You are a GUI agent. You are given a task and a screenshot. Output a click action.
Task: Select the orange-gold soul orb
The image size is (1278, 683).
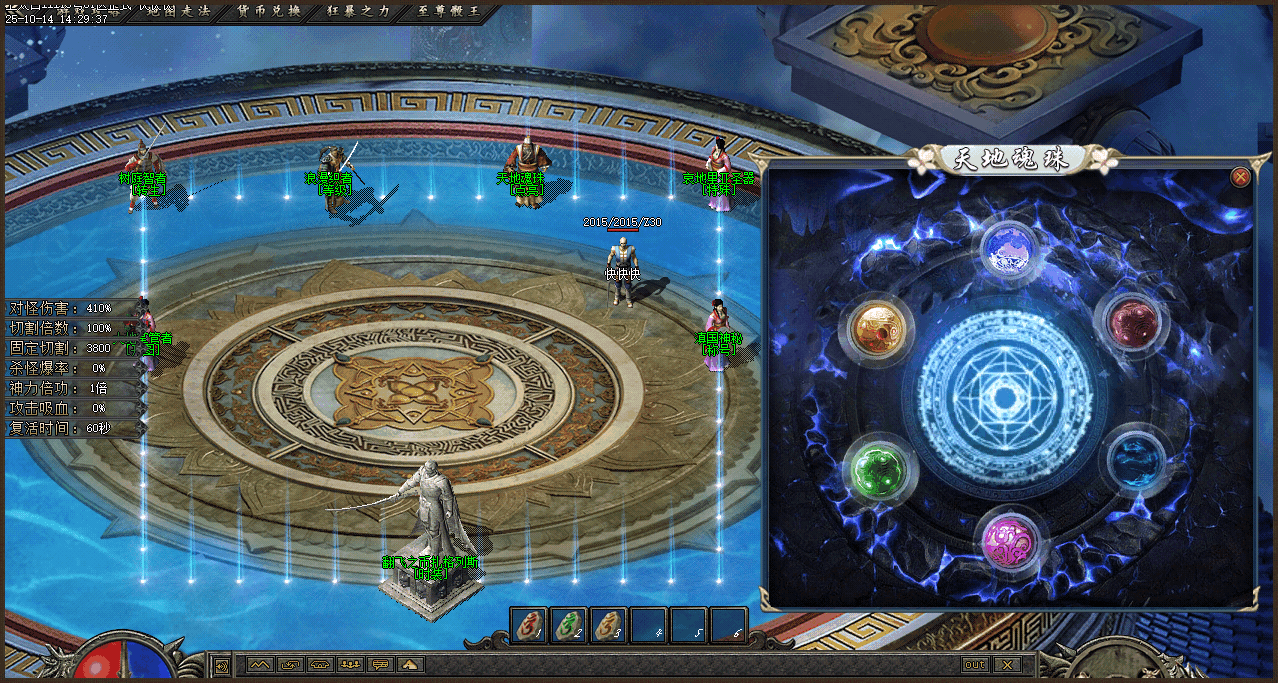(x=879, y=326)
